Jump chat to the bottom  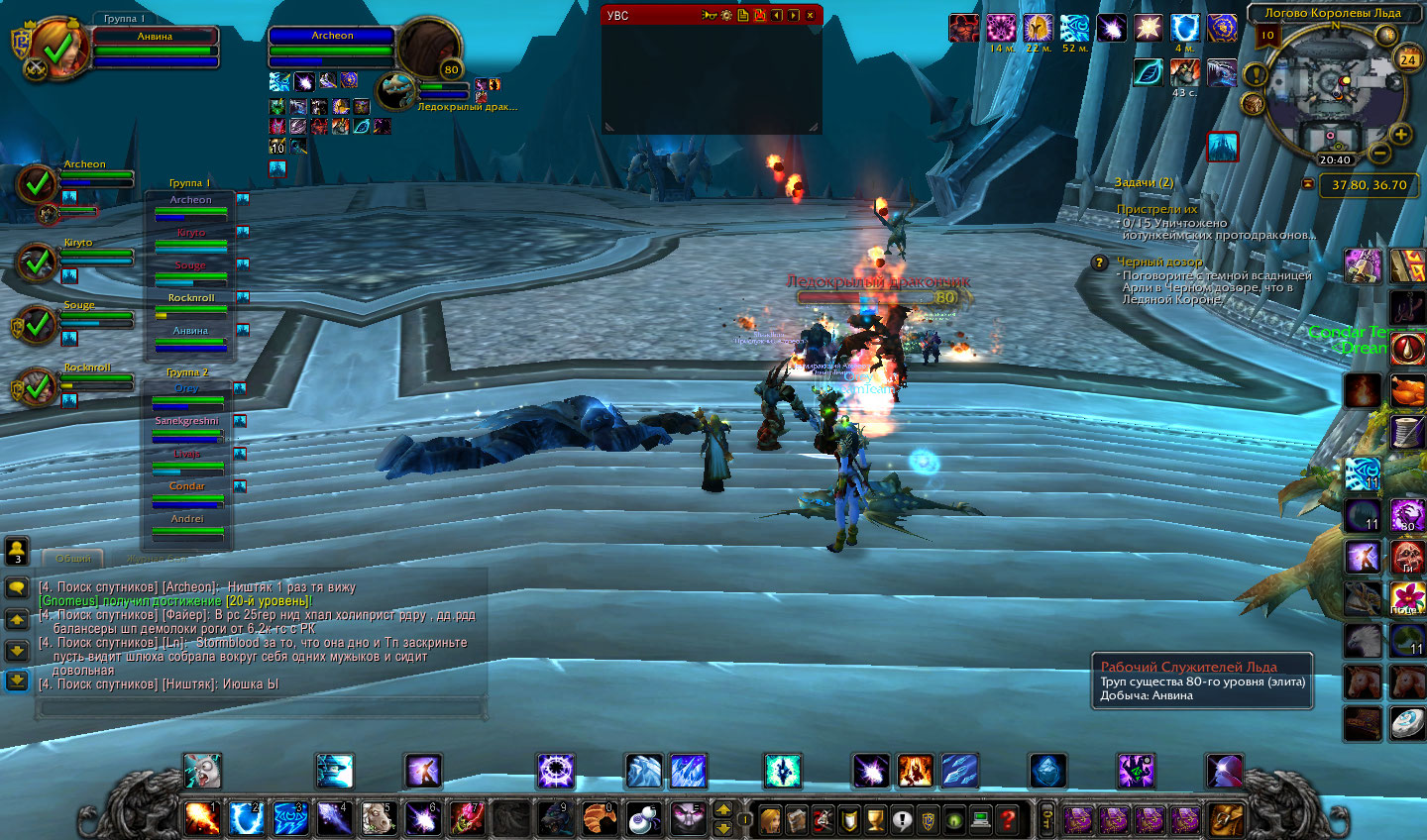17,680
